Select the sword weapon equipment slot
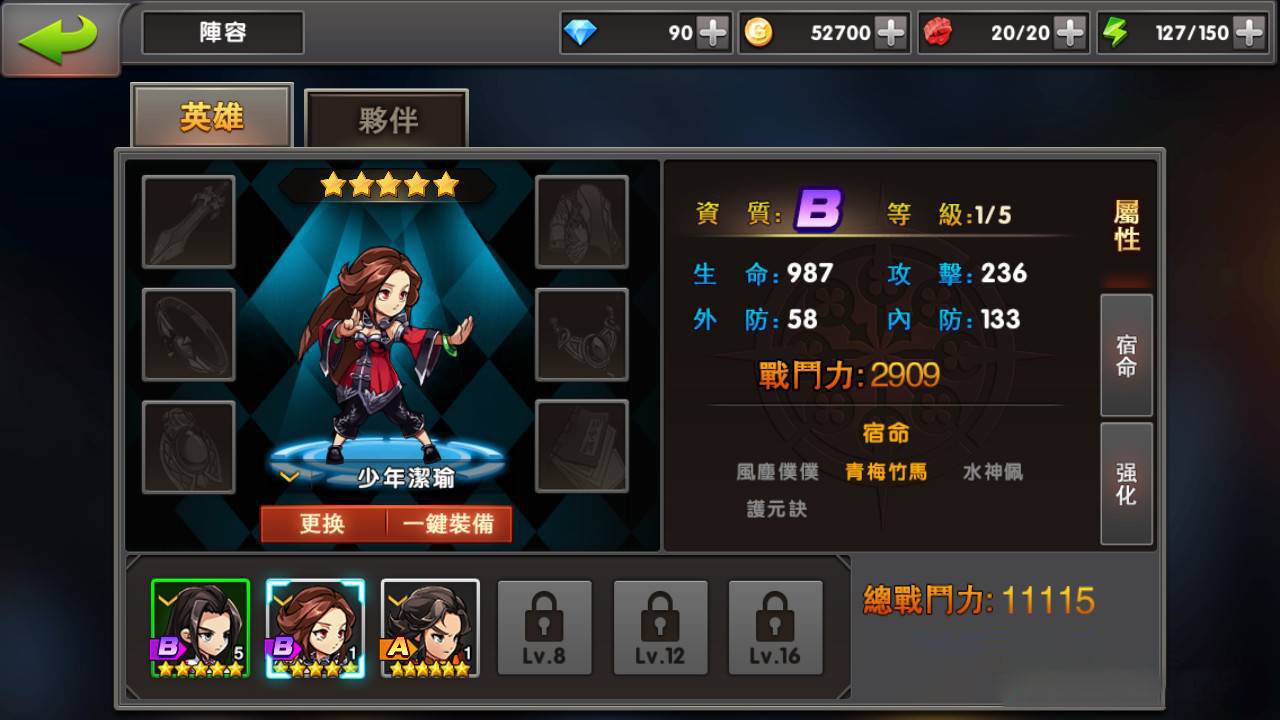This screenshot has height=720, width=1280. [x=188, y=220]
